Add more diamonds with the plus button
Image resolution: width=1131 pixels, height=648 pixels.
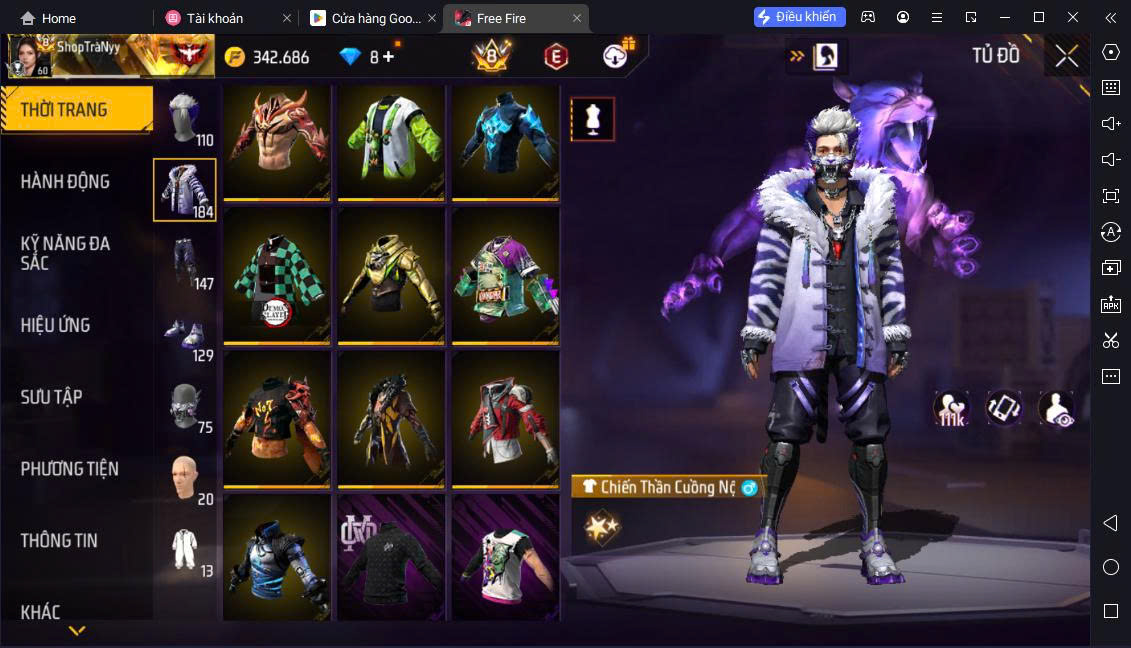tap(388, 57)
